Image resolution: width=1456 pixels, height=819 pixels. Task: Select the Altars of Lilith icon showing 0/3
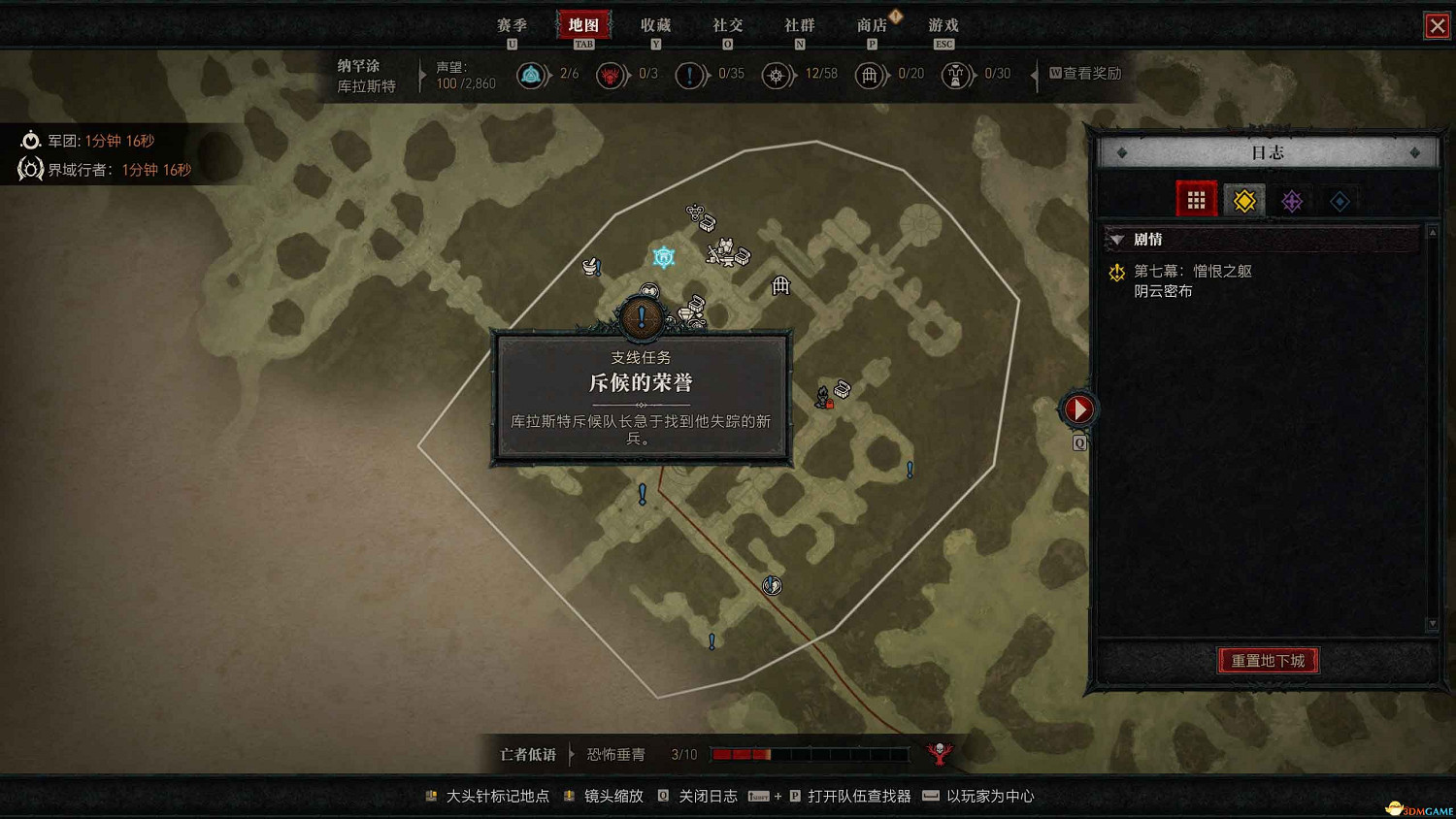(x=611, y=75)
